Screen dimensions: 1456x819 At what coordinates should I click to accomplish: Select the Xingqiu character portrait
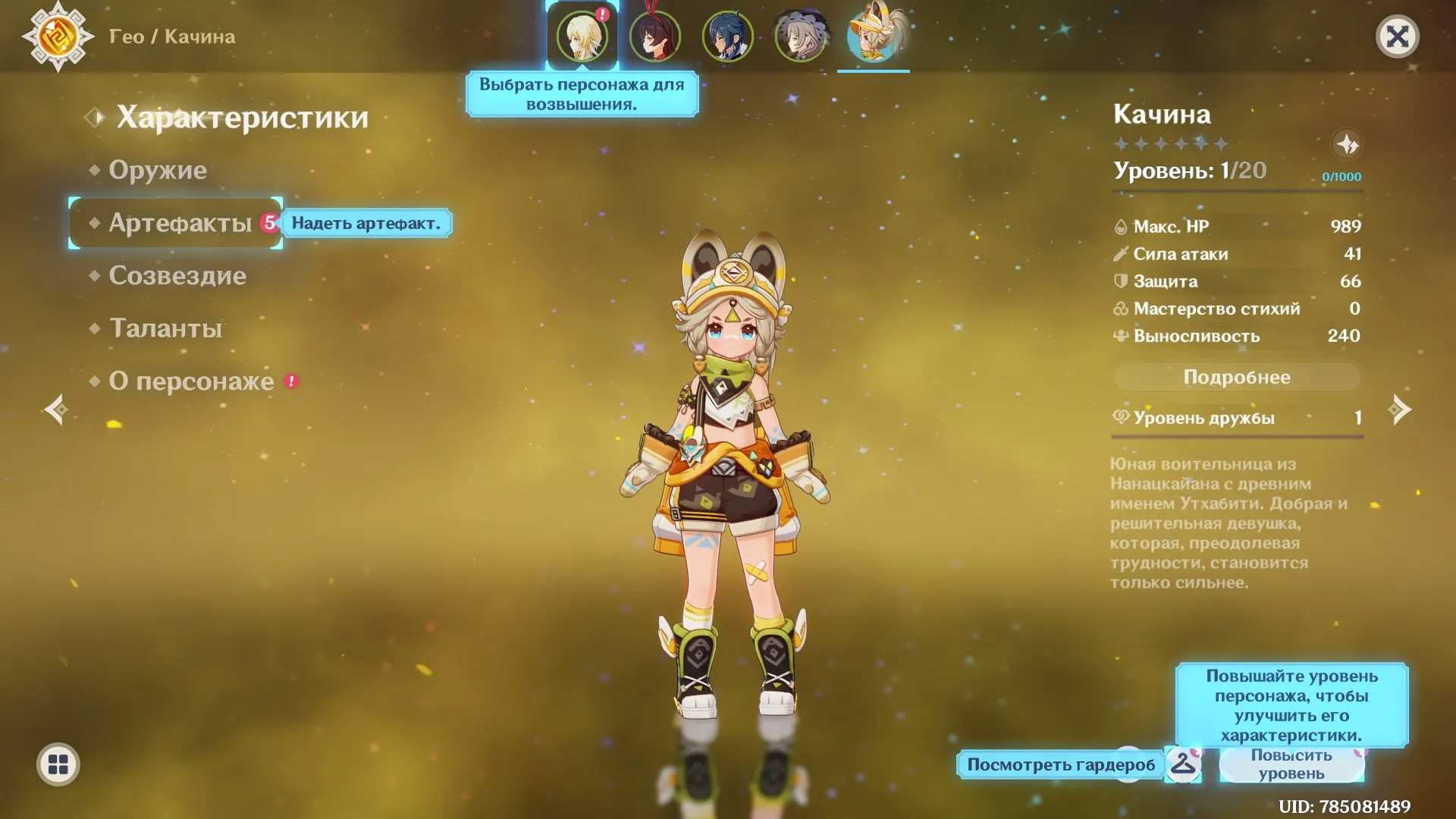click(x=728, y=36)
